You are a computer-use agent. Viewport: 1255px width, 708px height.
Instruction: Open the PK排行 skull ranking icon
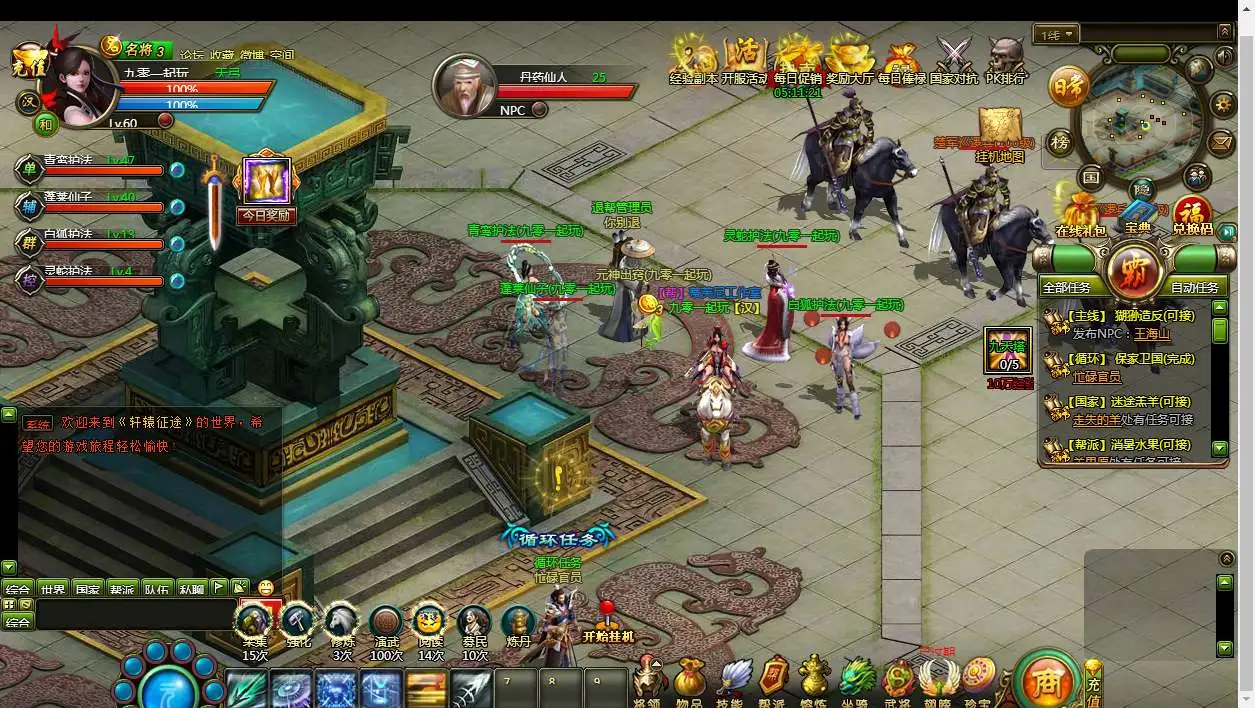[1005, 58]
